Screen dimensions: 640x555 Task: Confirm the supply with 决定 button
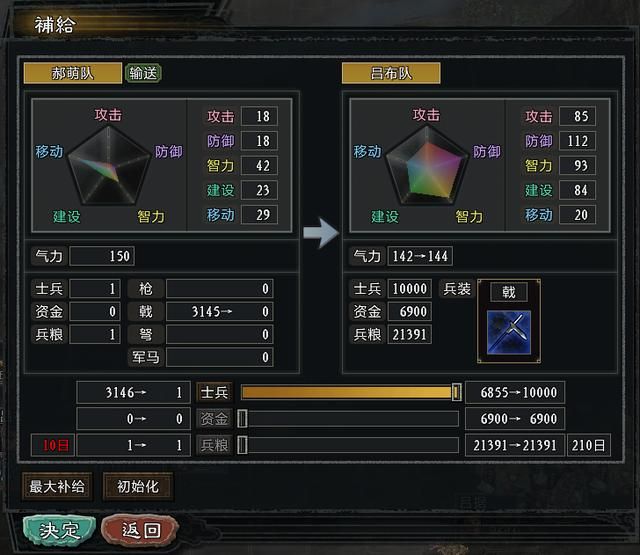[x=59, y=528]
